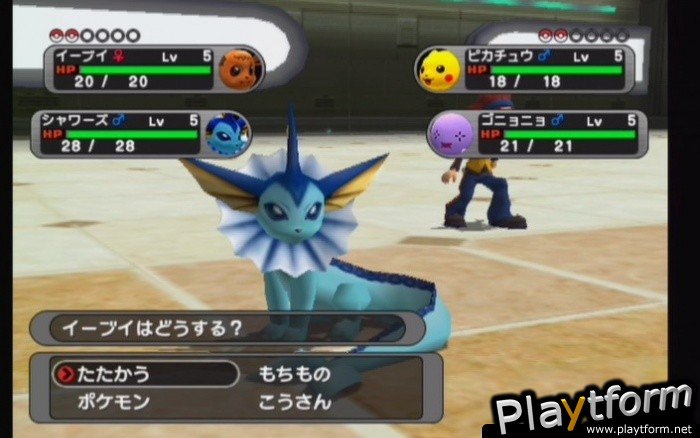Click the opponent's purple Grimer portrait icon
The image size is (700, 438).
[449, 133]
